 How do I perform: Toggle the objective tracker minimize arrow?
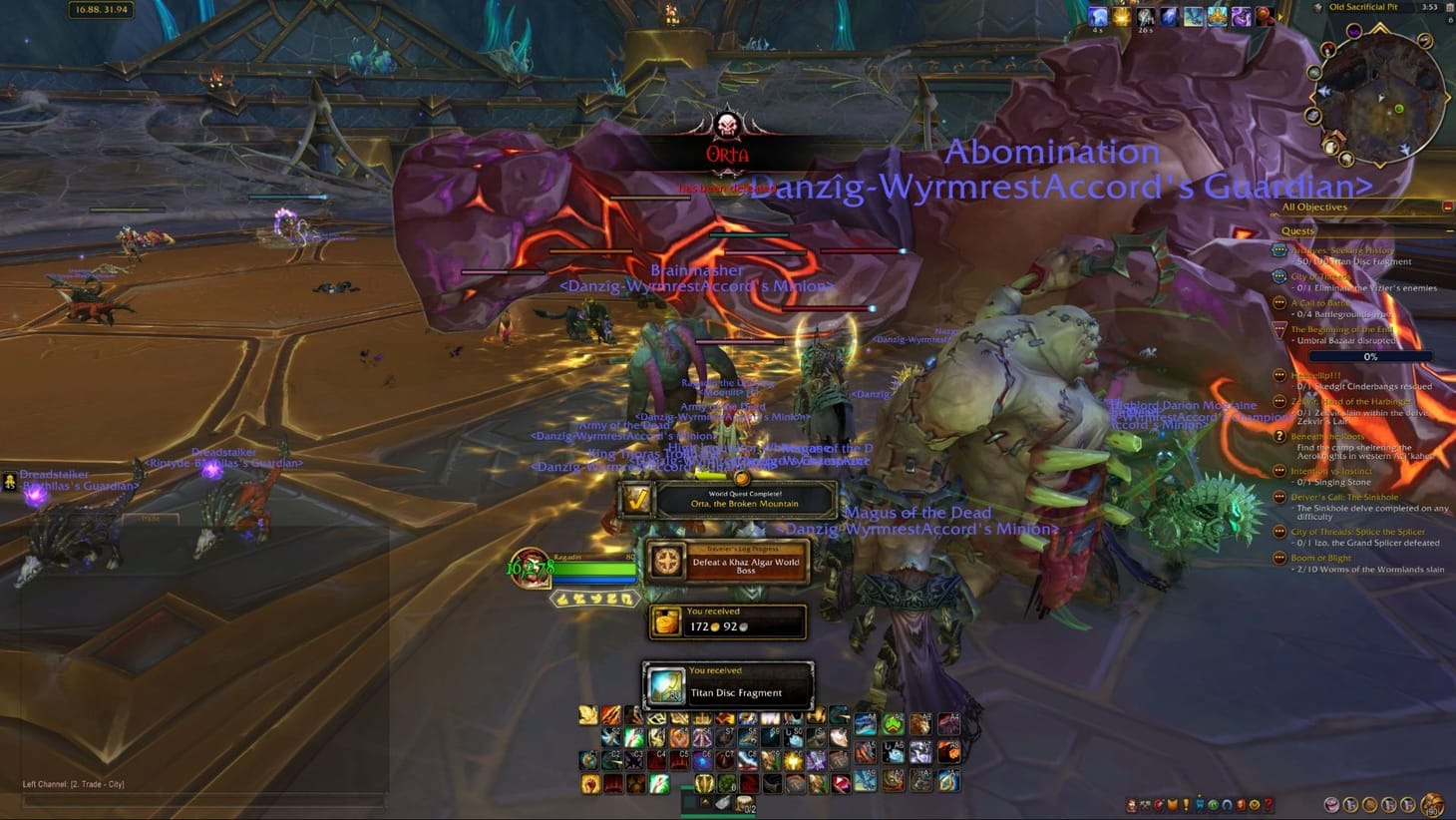tap(1449, 205)
